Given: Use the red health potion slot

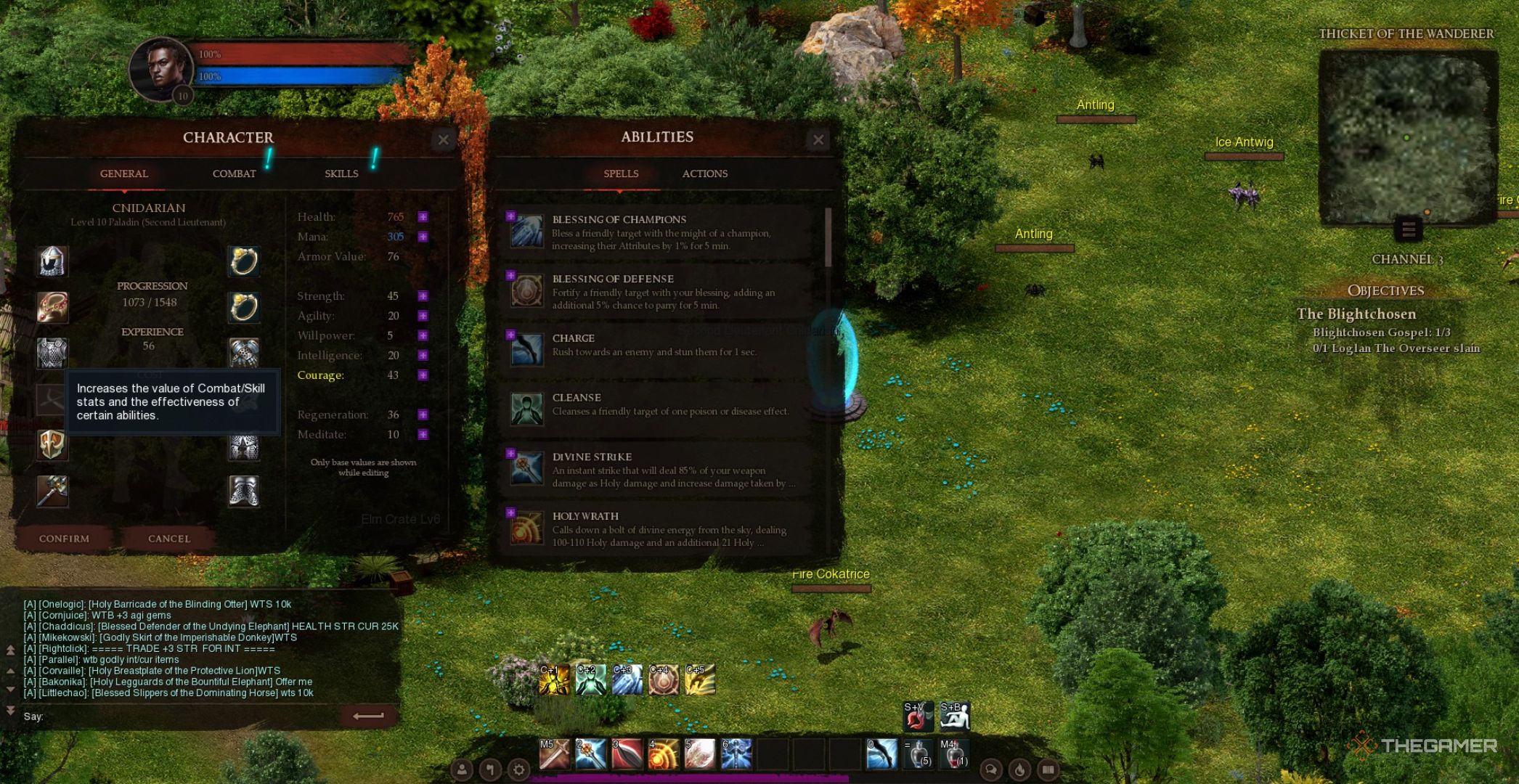Looking at the screenshot, I should pyautogui.click(x=953, y=755).
